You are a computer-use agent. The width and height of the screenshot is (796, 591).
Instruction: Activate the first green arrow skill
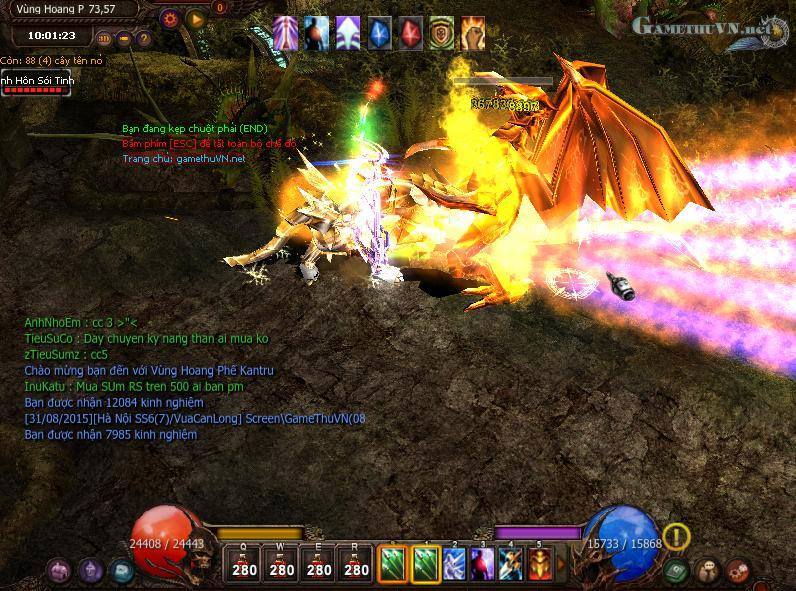point(392,564)
